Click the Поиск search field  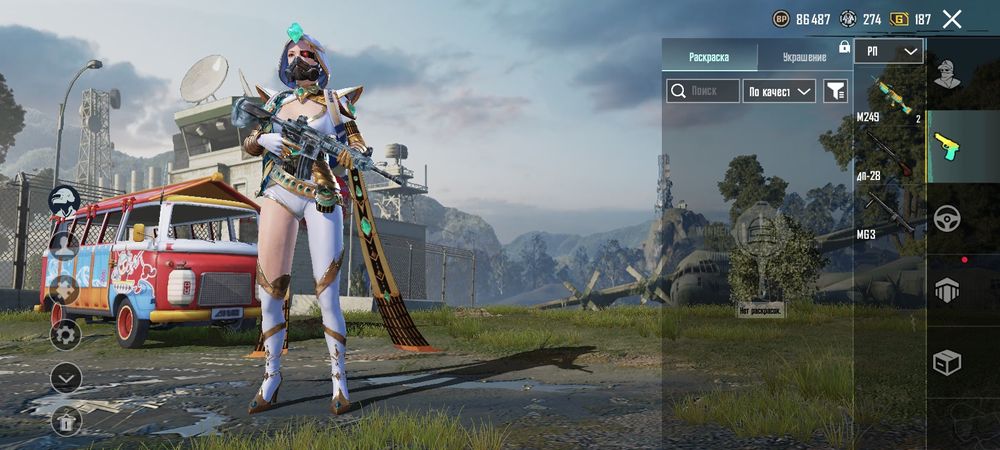pos(704,91)
